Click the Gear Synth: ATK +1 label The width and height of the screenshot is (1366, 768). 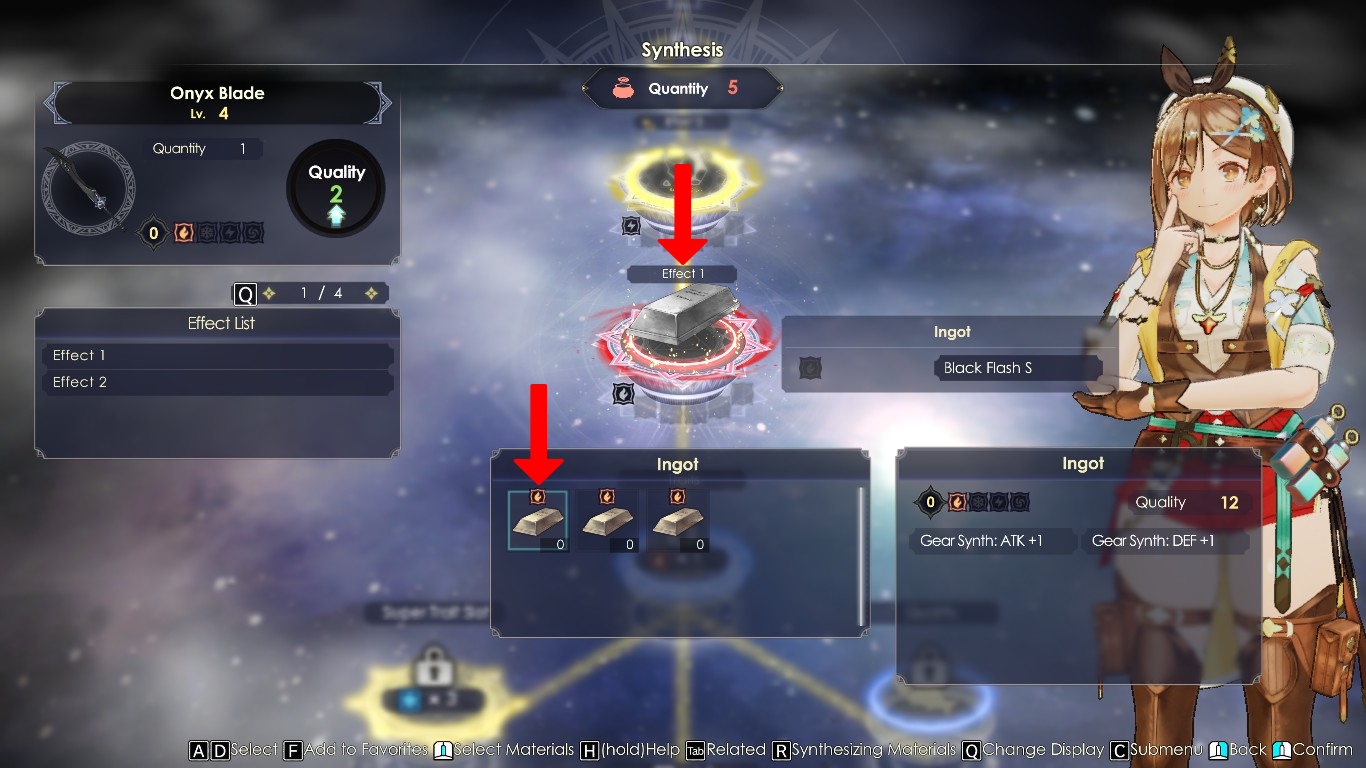pos(991,541)
